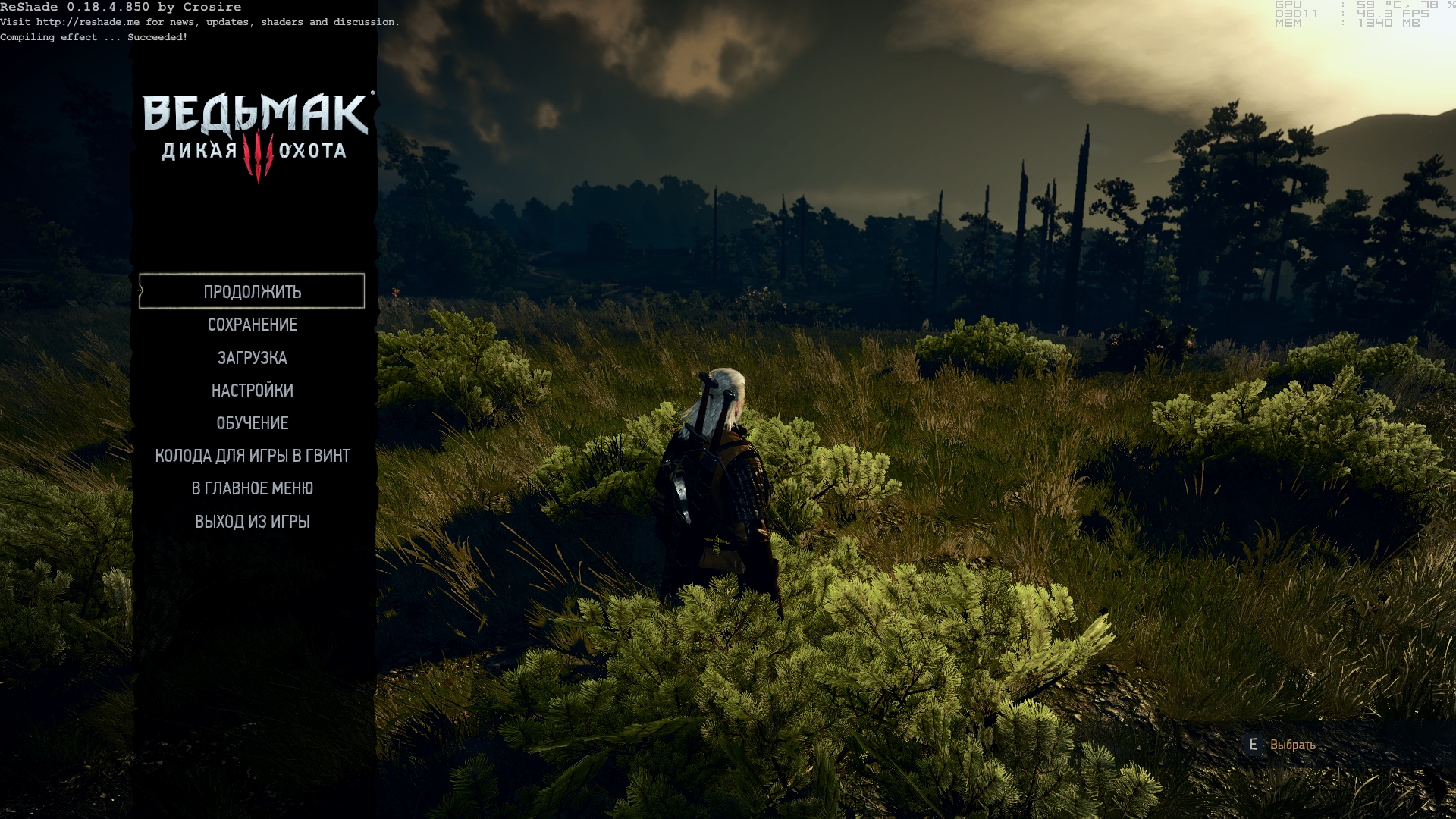This screenshot has width=1456, height=819.
Task: Open the НАСТРОЙКИ settings menu
Action: click(252, 391)
